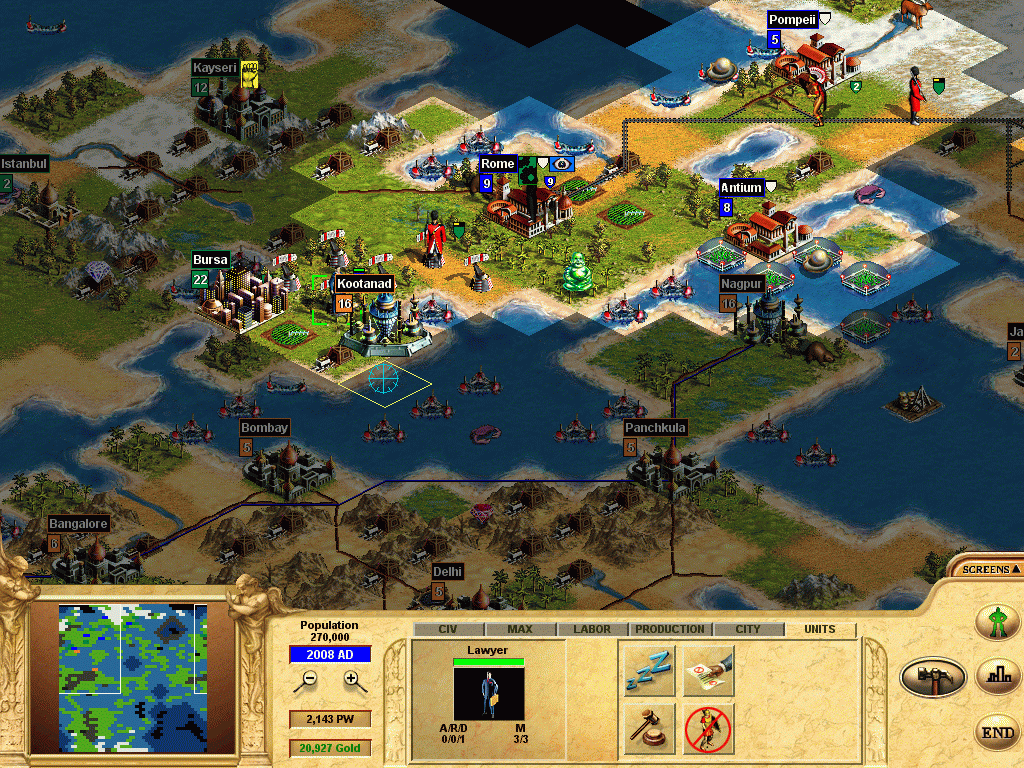Use the file injunction hand-and-document order
The image size is (1024, 768).
(x=709, y=671)
